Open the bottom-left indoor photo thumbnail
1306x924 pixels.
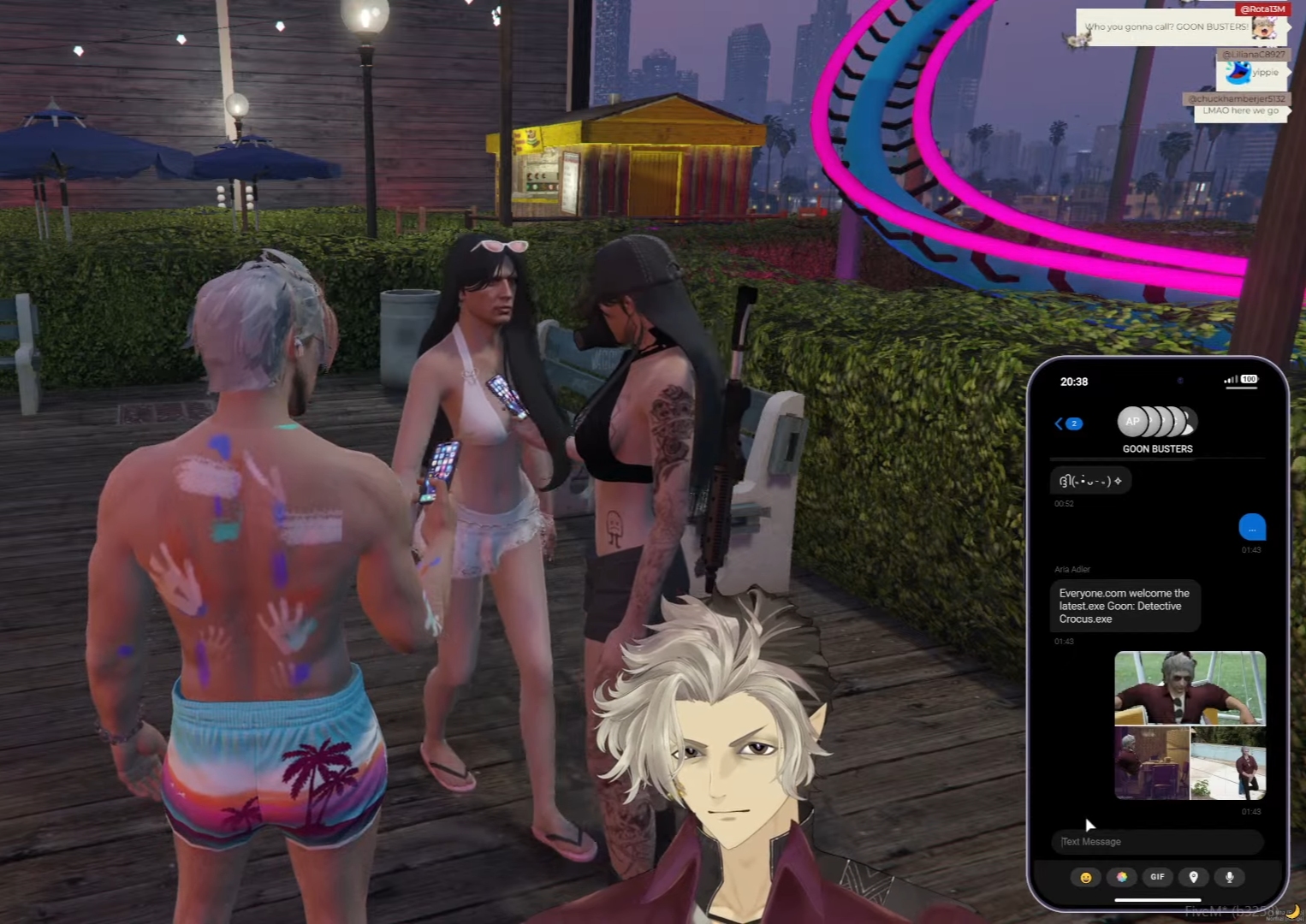click(1151, 763)
